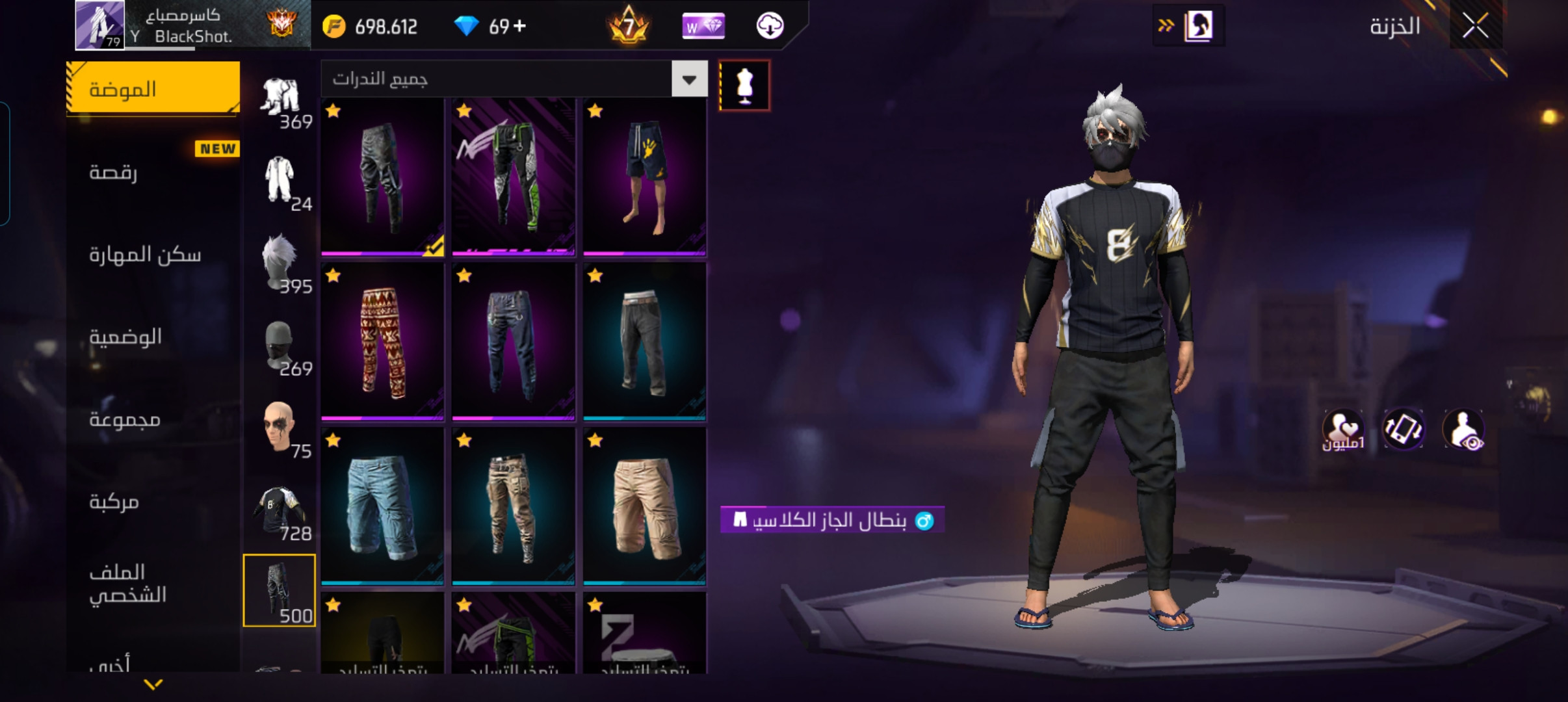Open the الموضة fashion tab

153,89
